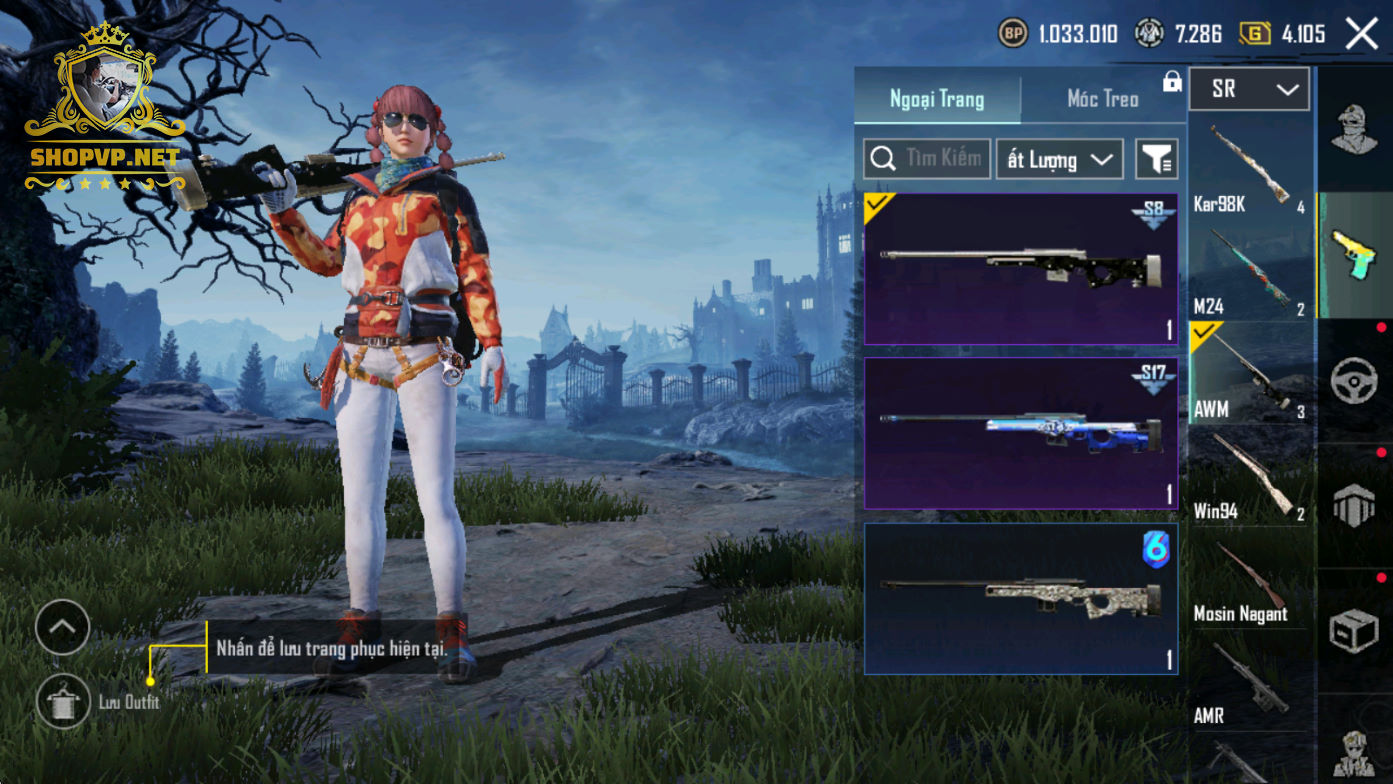
Task: Close the inventory screen with the X
Action: (x=1361, y=34)
